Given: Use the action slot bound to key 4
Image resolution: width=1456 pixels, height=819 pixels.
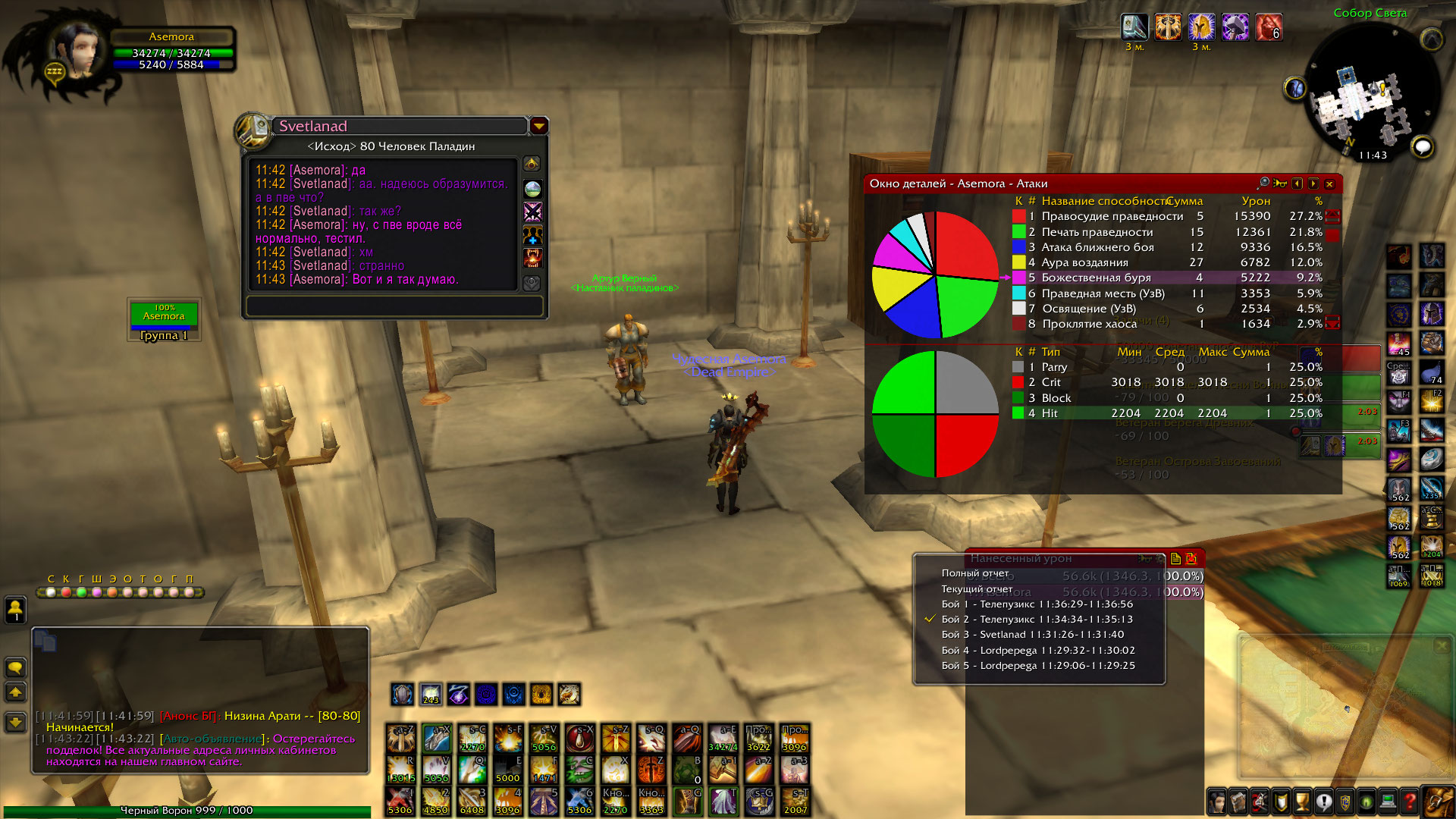Looking at the screenshot, I should 508,801.
